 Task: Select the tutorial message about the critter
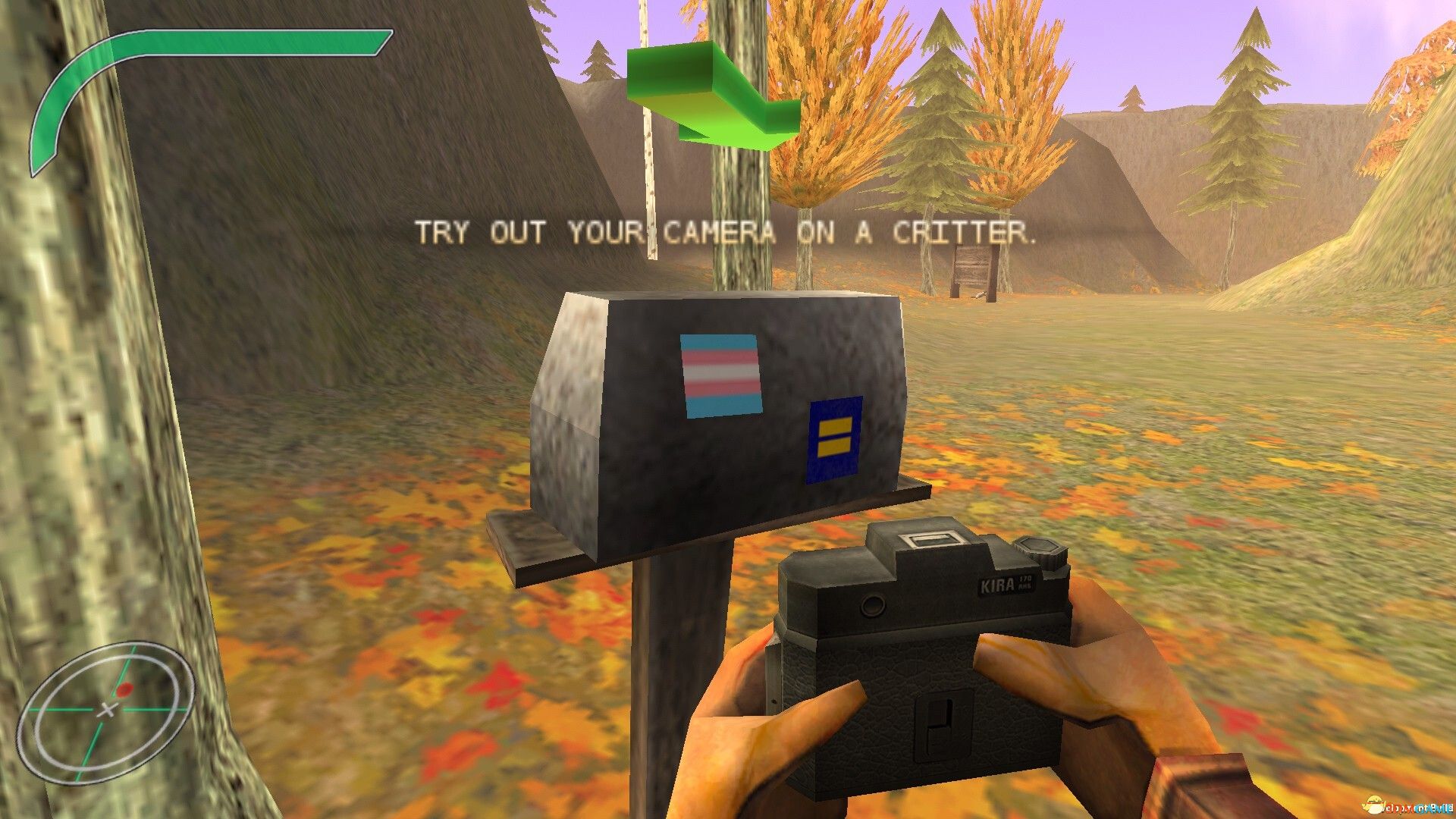728,233
